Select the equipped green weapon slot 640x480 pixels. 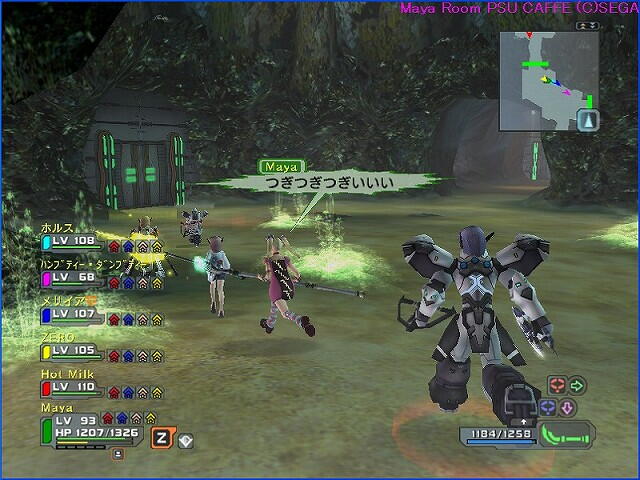click(x=567, y=435)
